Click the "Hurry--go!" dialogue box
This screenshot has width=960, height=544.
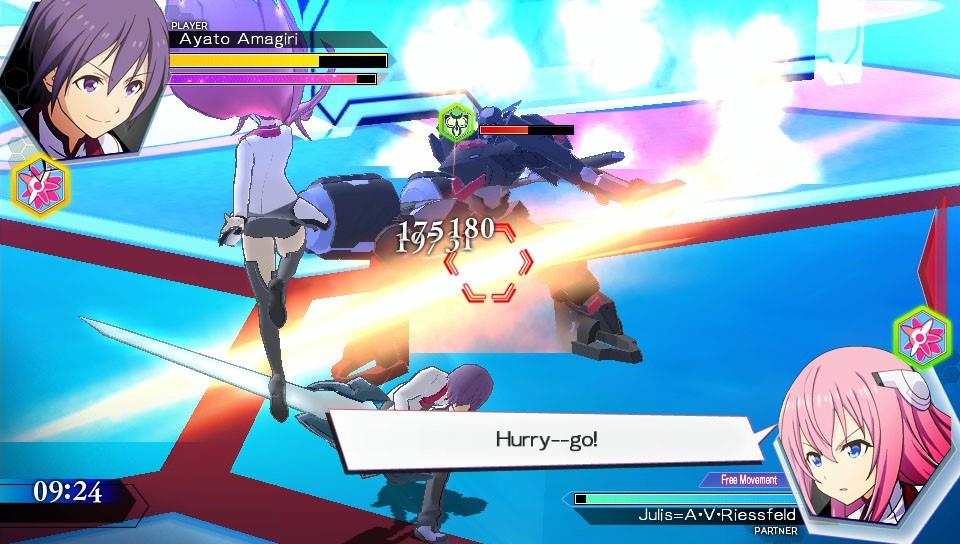(x=546, y=439)
